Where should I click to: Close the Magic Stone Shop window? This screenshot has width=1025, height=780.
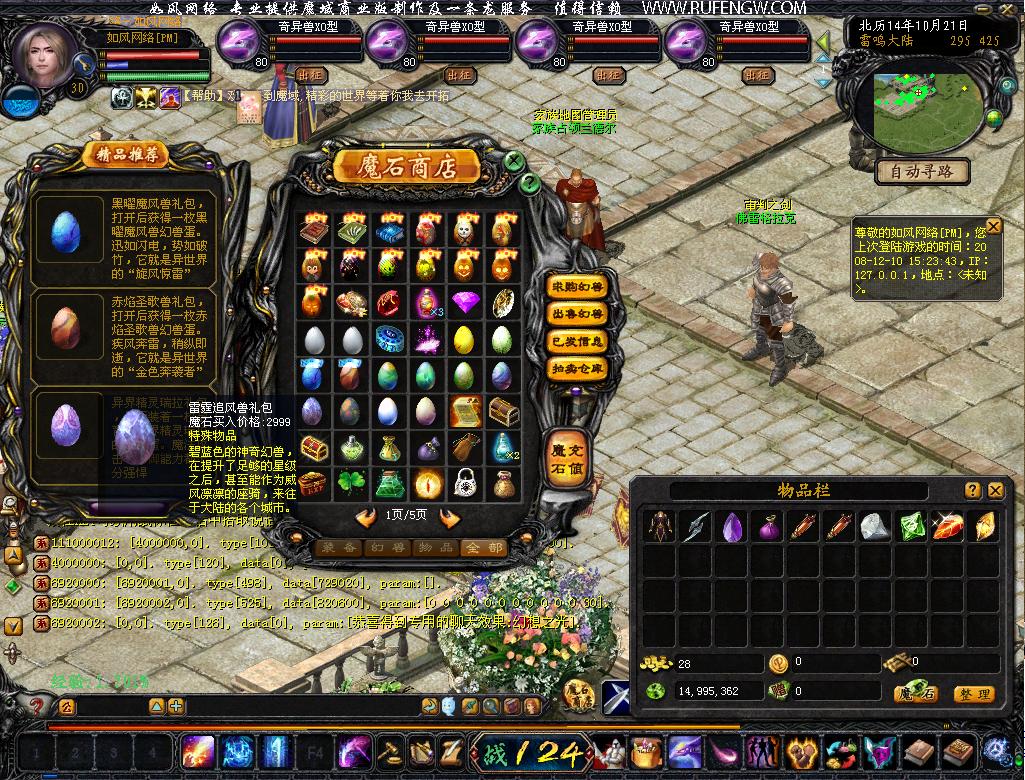click(513, 161)
